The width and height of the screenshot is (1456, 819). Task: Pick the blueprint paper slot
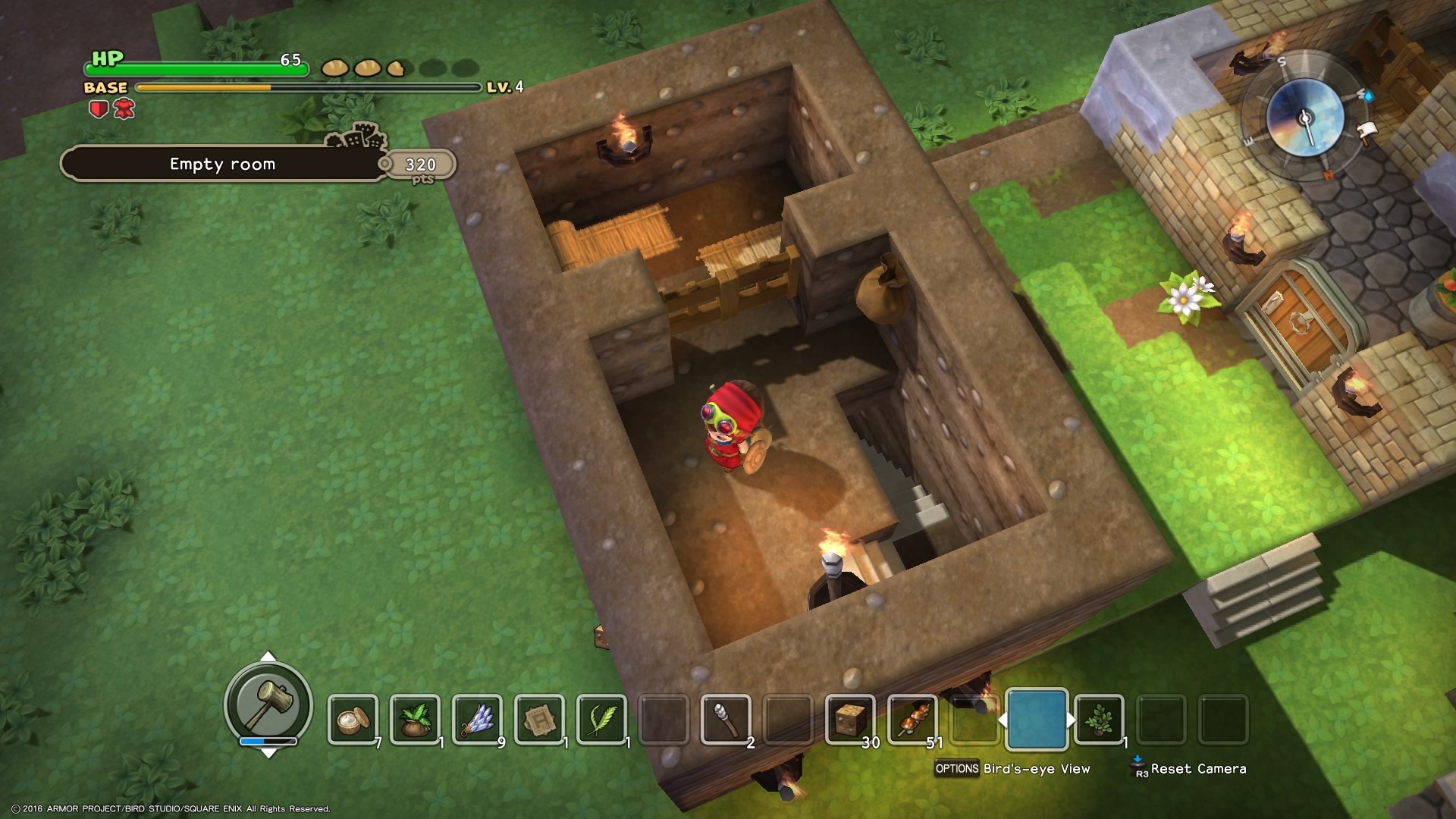click(x=539, y=719)
